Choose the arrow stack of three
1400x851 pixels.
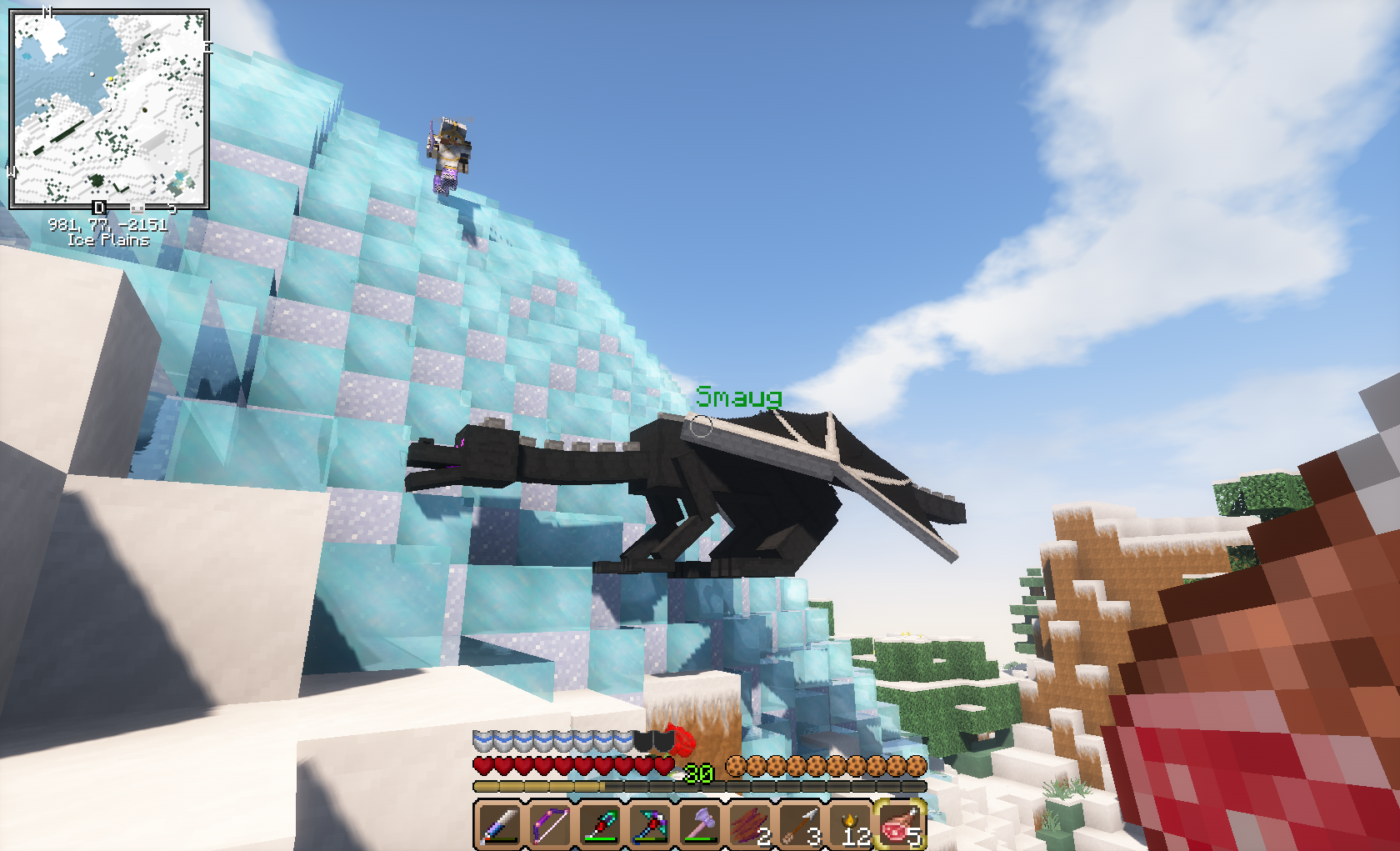click(800, 824)
